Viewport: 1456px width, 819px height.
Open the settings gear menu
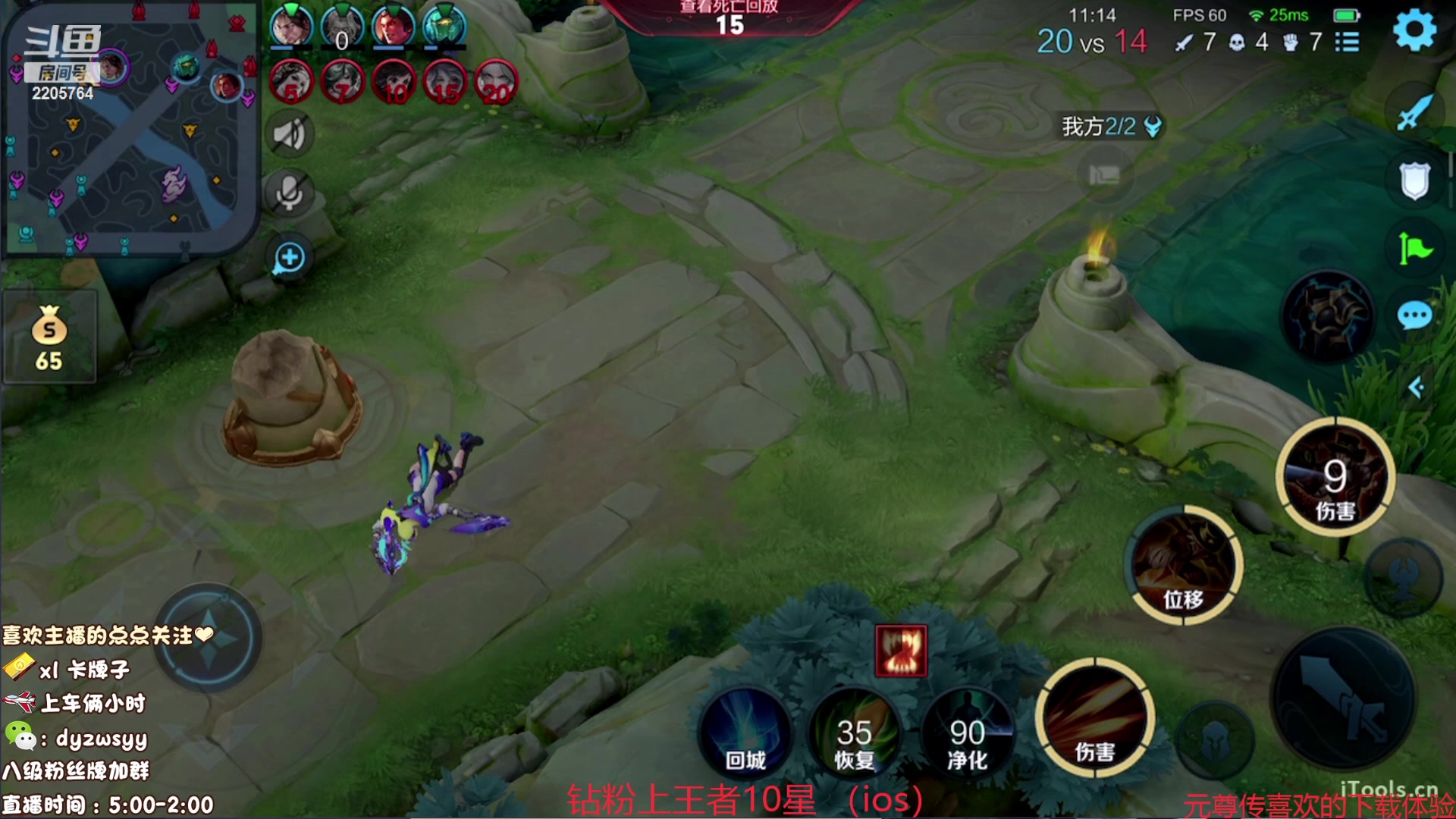(1414, 30)
